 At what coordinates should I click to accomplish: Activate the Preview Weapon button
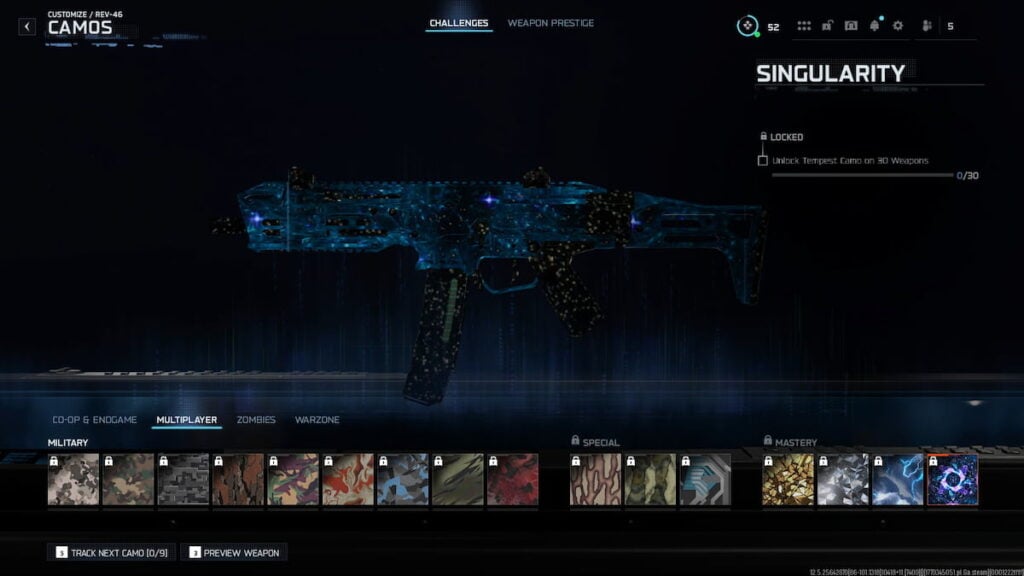[234, 552]
